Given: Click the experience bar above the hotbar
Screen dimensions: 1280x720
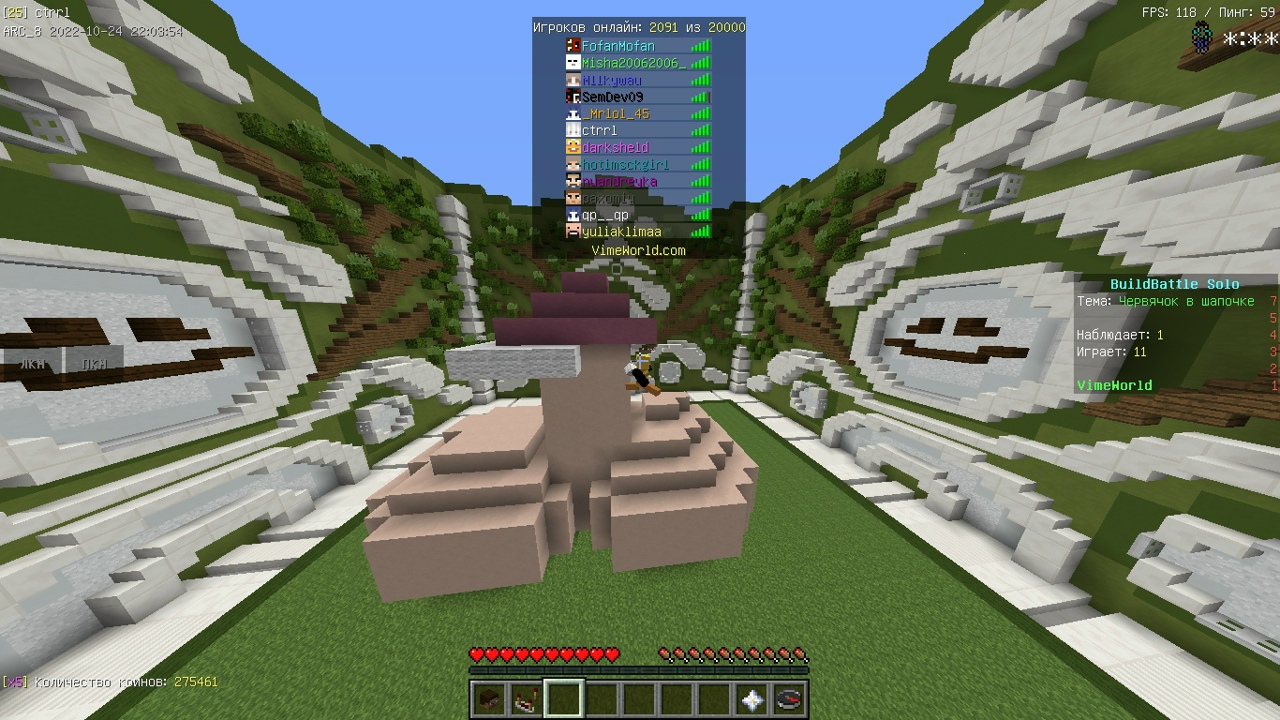Looking at the screenshot, I should pos(640,668).
